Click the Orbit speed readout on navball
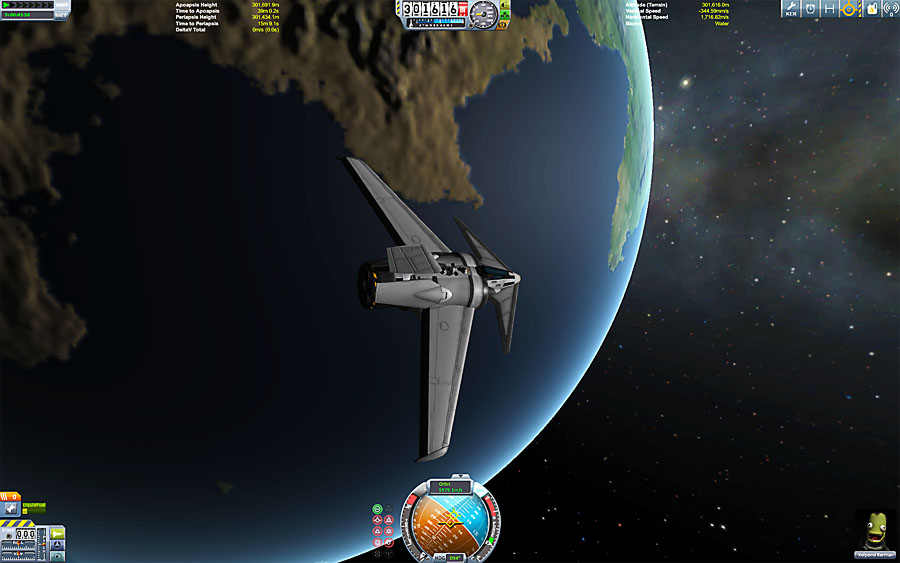 pyautogui.click(x=452, y=486)
